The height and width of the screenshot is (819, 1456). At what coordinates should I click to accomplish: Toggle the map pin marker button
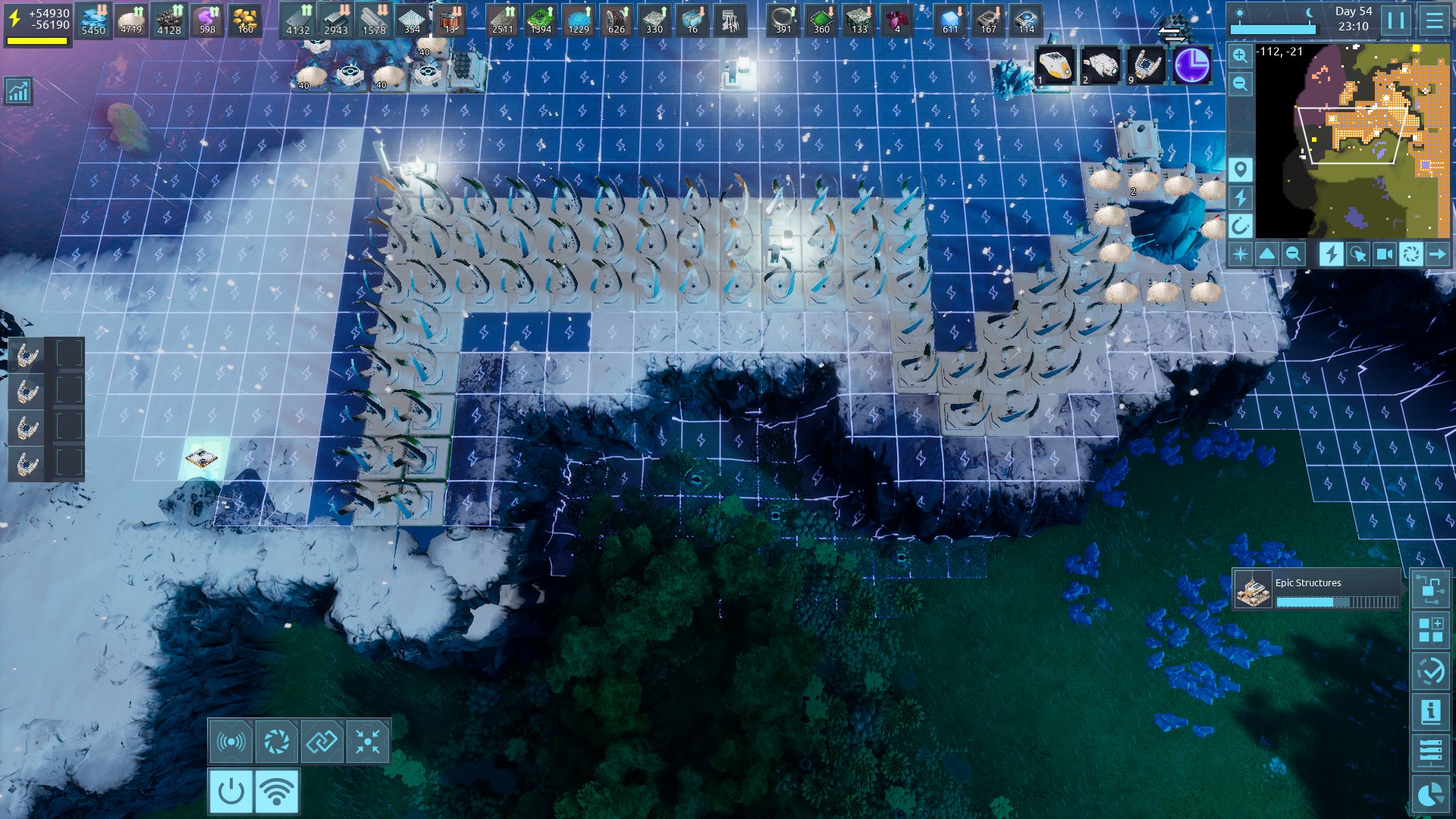[x=1240, y=169]
